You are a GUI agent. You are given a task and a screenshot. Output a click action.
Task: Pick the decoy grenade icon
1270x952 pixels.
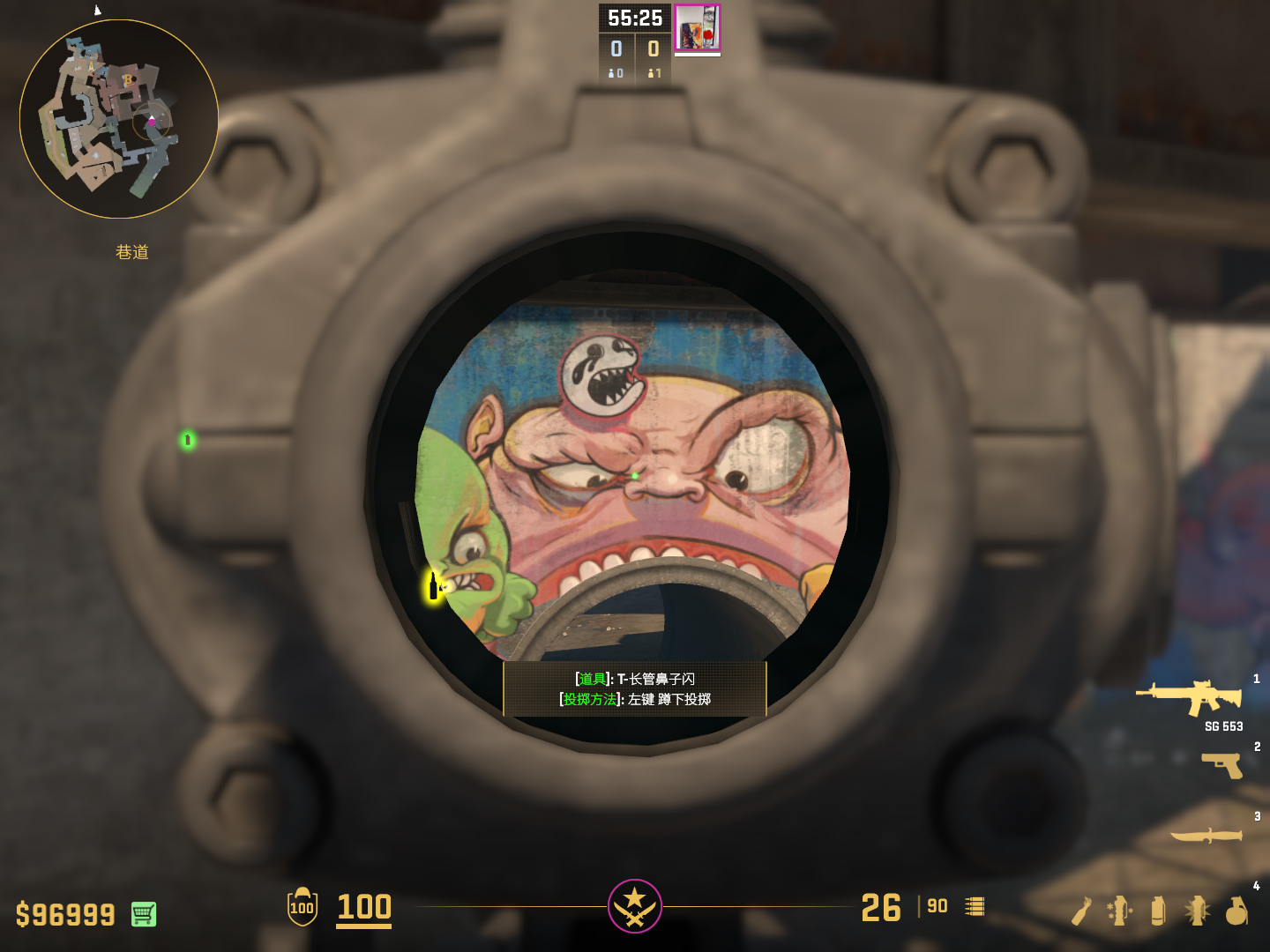[1119, 911]
